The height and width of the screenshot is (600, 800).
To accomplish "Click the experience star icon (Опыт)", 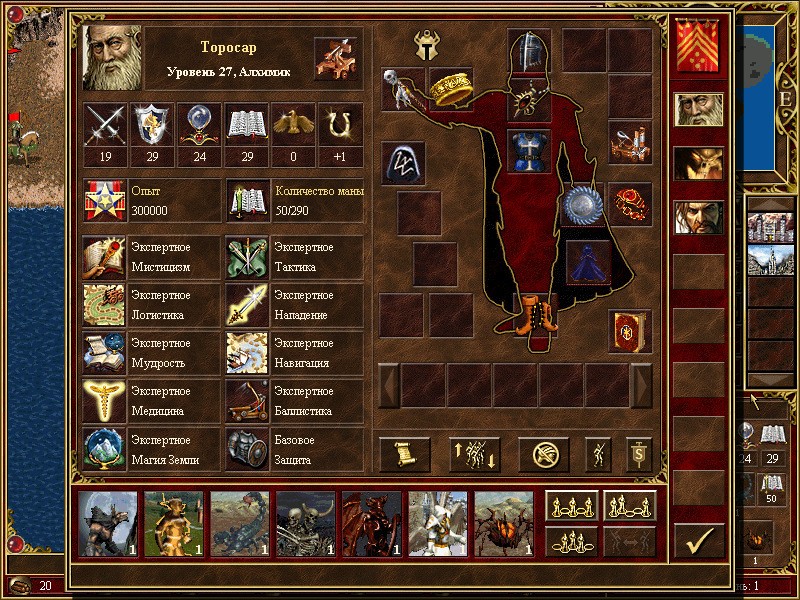I will [104, 201].
